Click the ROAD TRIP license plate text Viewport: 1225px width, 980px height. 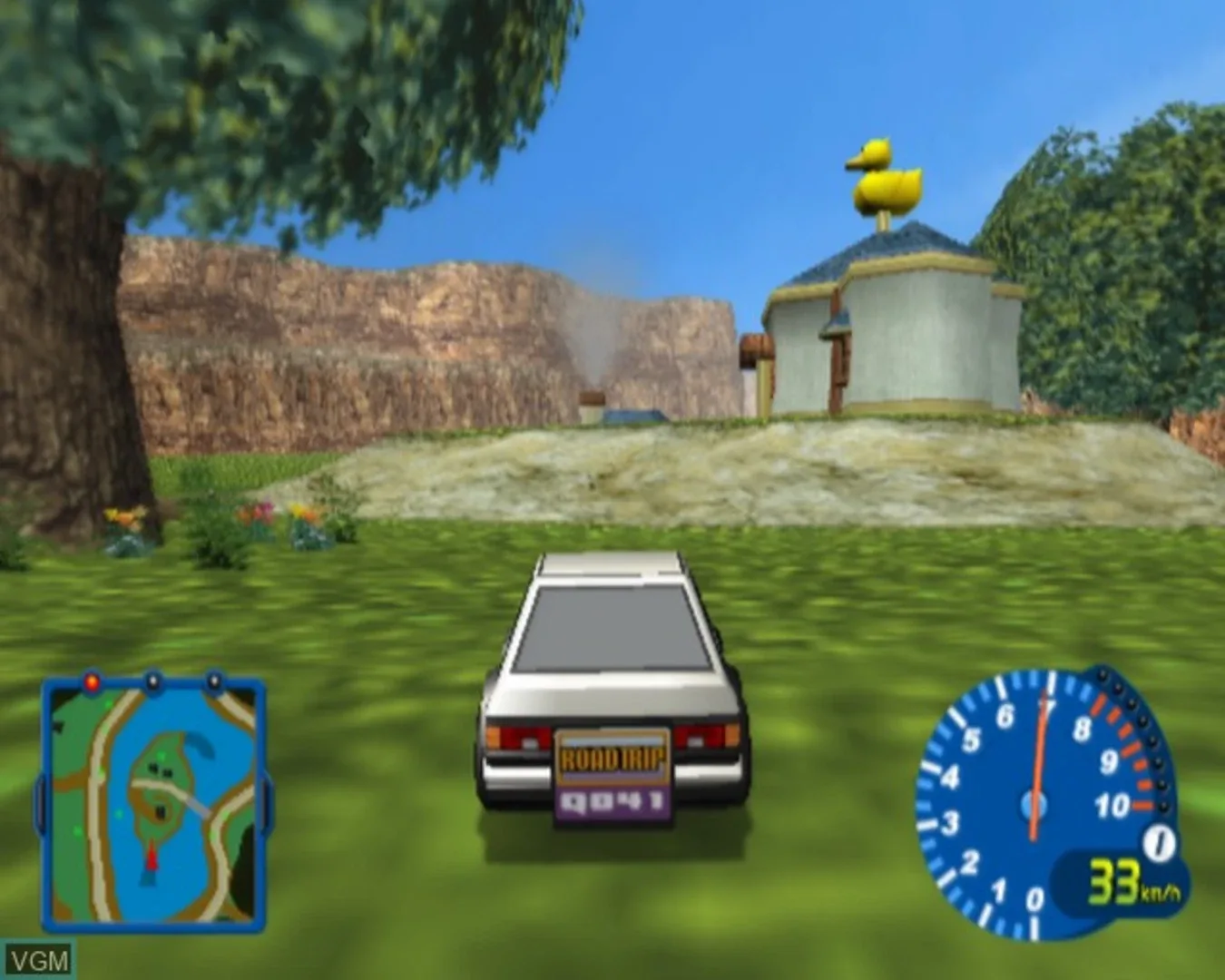tap(612, 756)
